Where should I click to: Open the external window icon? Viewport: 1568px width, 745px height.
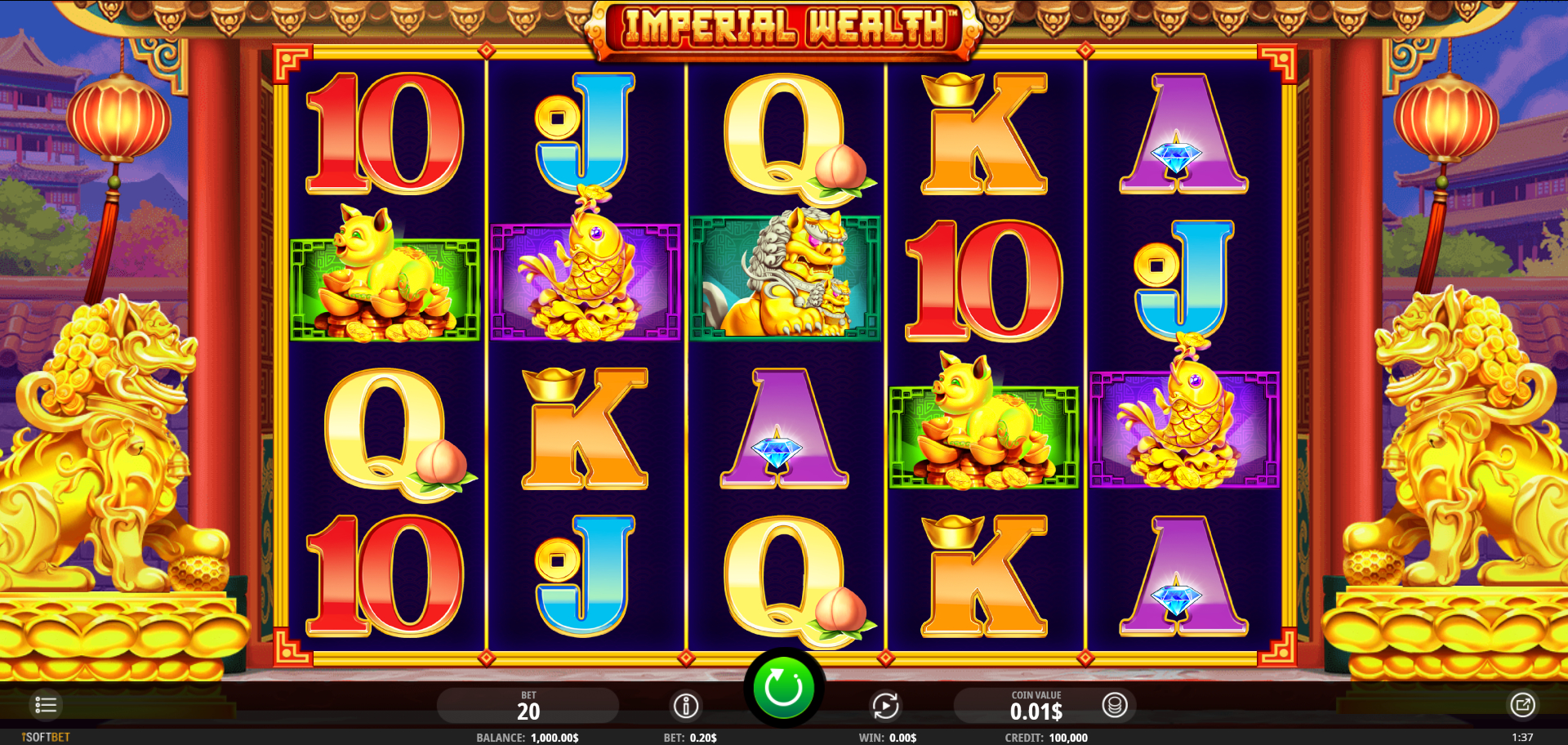1522,705
